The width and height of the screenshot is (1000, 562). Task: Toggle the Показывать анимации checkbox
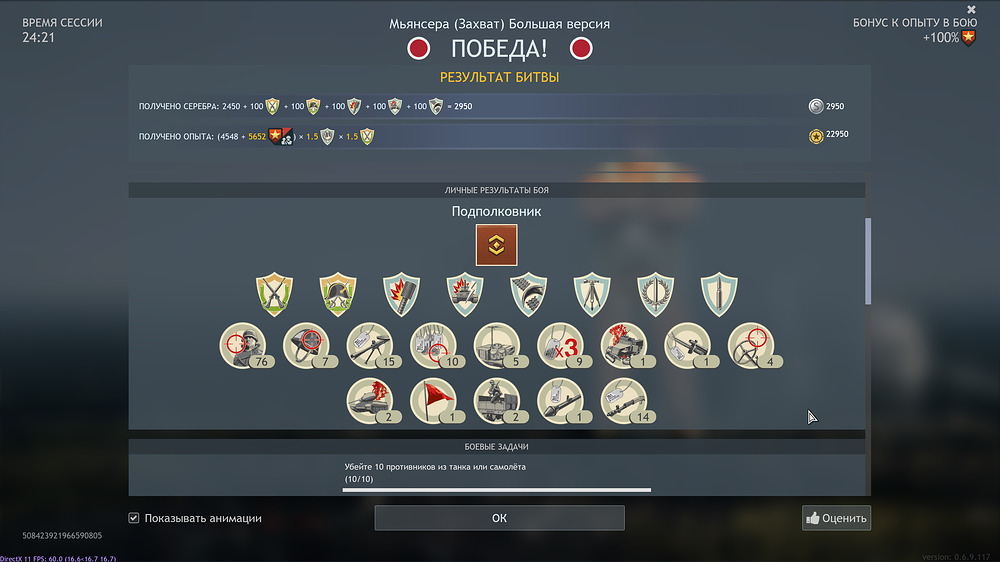[x=134, y=518]
